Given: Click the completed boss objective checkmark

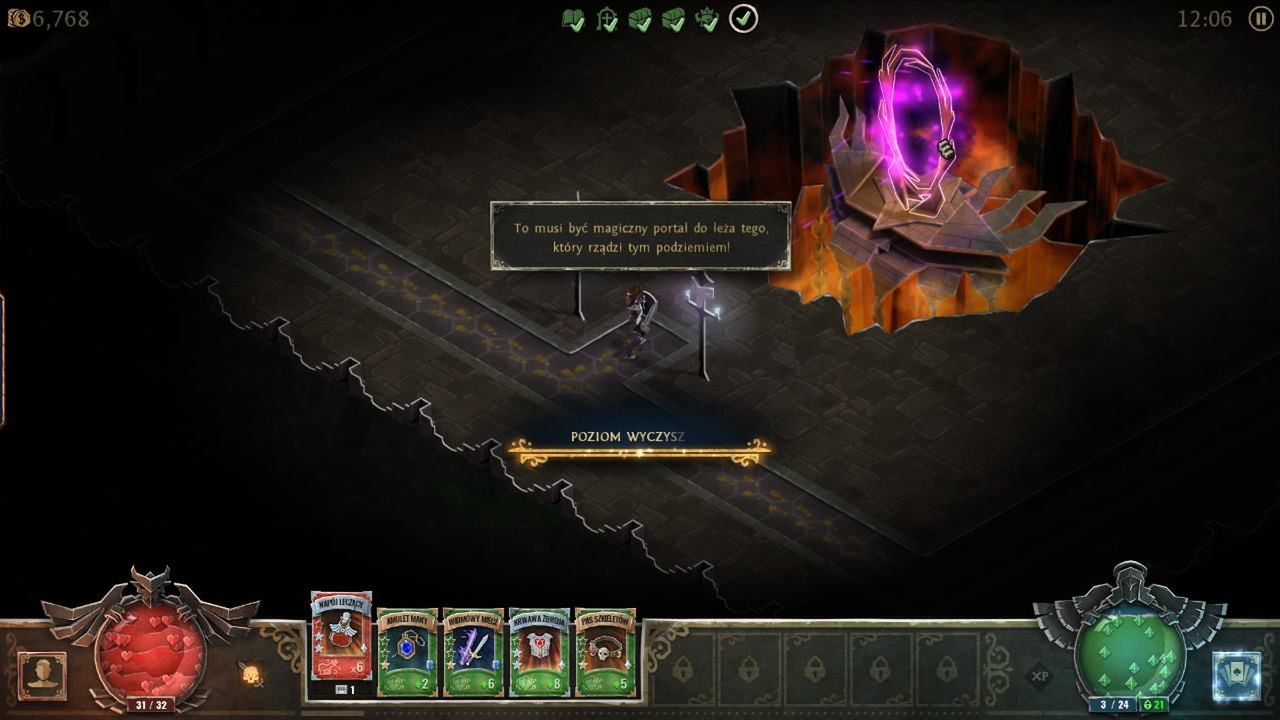Looking at the screenshot, I should coord(707,17).
